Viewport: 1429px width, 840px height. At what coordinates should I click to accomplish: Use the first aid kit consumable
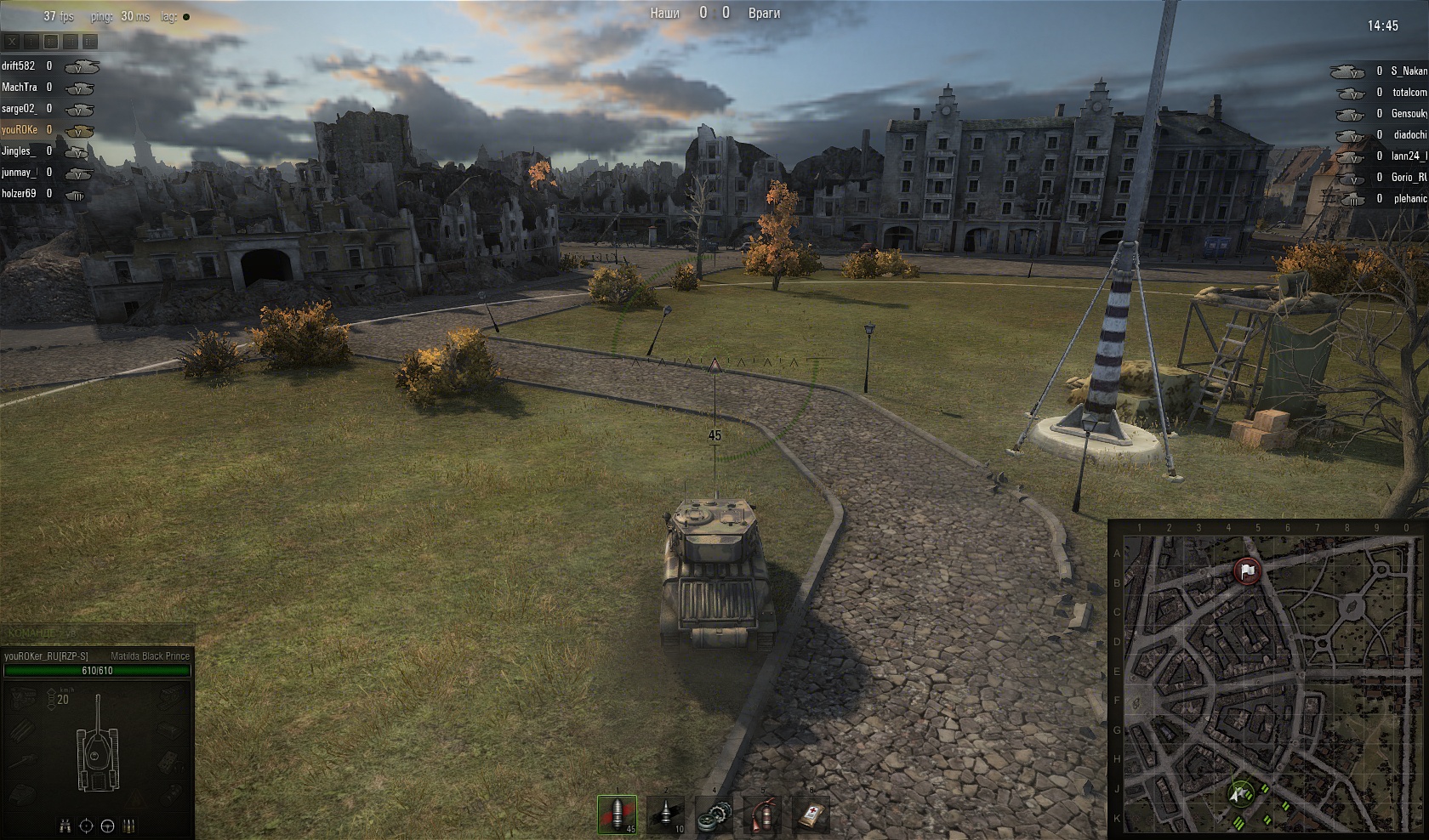(810, 814)
